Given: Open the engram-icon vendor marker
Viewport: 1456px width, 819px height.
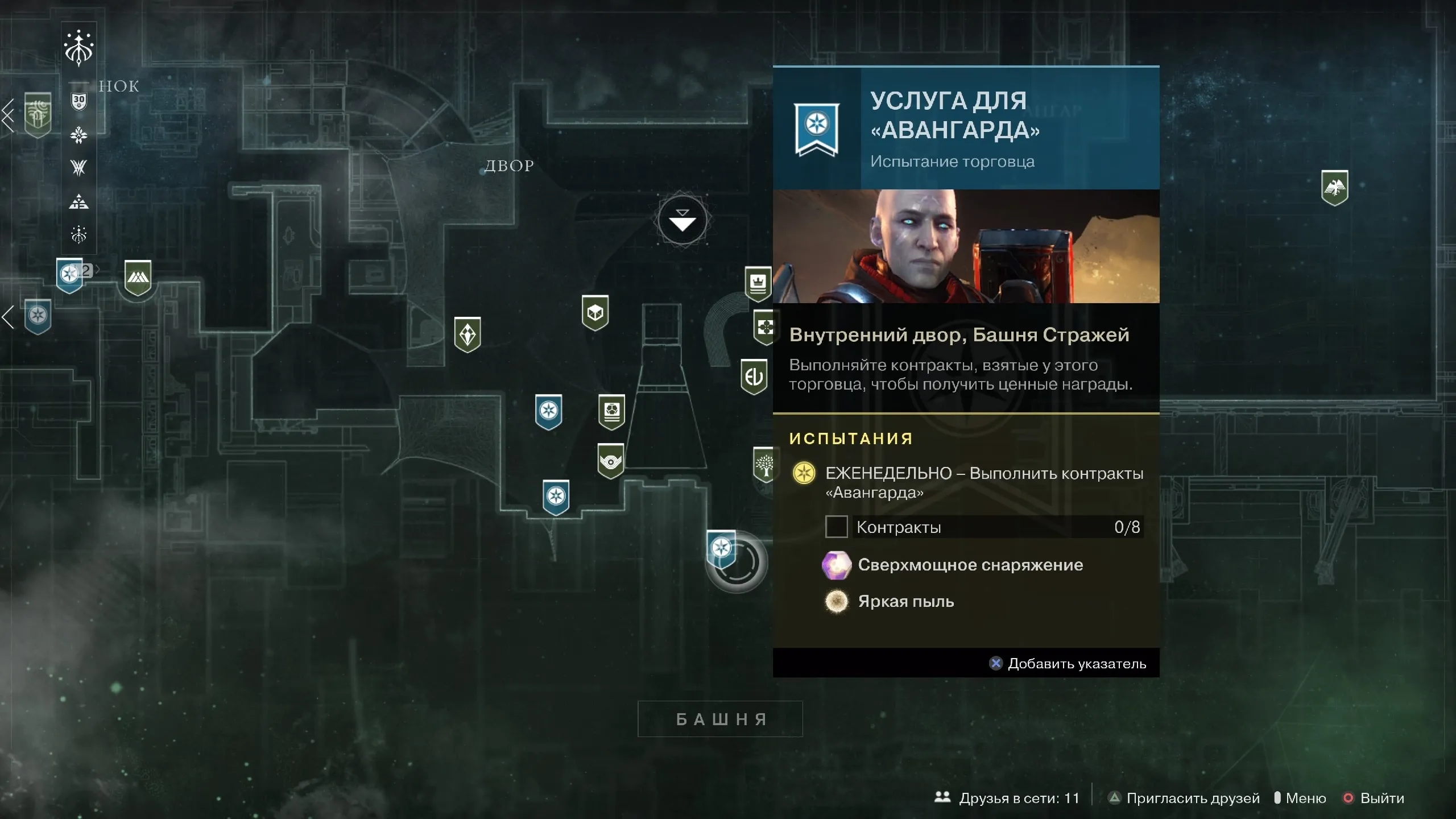Looking at the screenshot, I should [611, 411].
